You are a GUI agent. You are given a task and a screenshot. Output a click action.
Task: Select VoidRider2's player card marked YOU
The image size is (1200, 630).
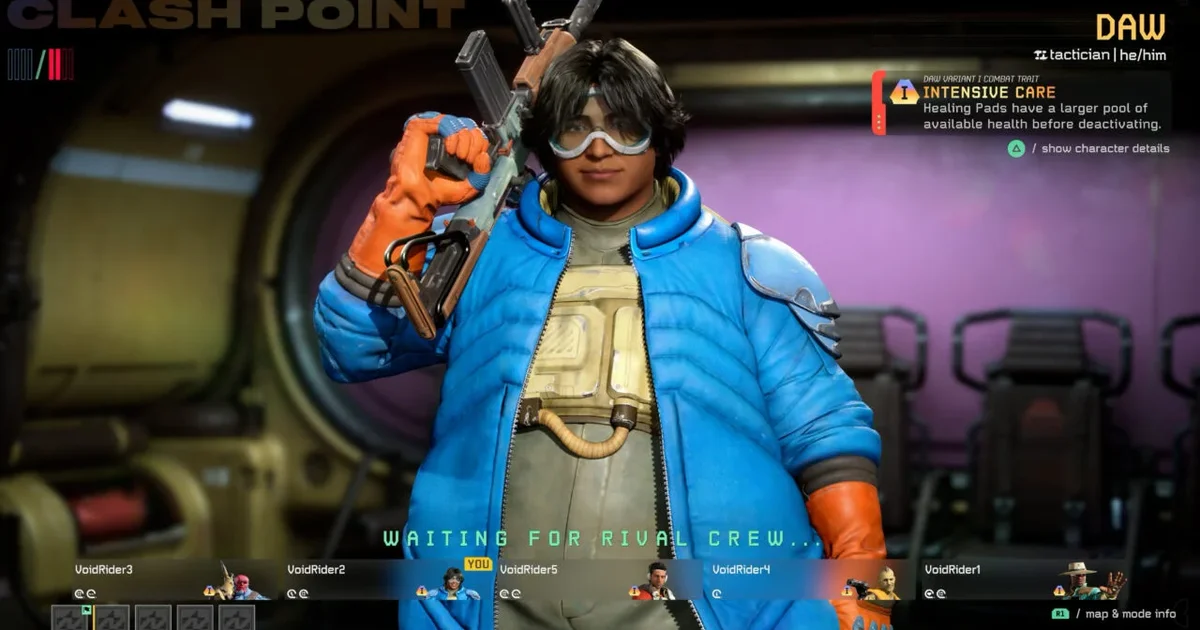pos(385,580)
